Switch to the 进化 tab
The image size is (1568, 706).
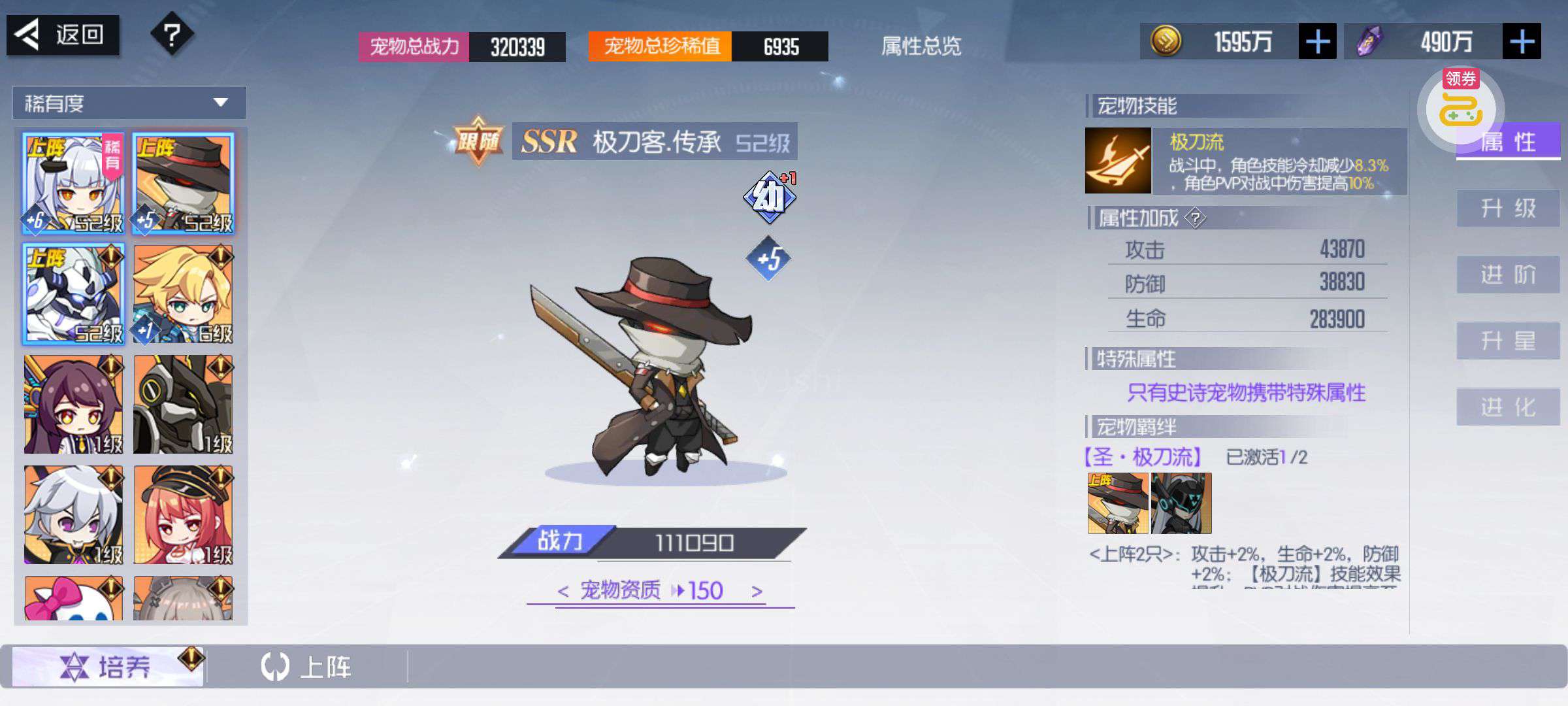pyautogui.click(x=1507, y=407)
